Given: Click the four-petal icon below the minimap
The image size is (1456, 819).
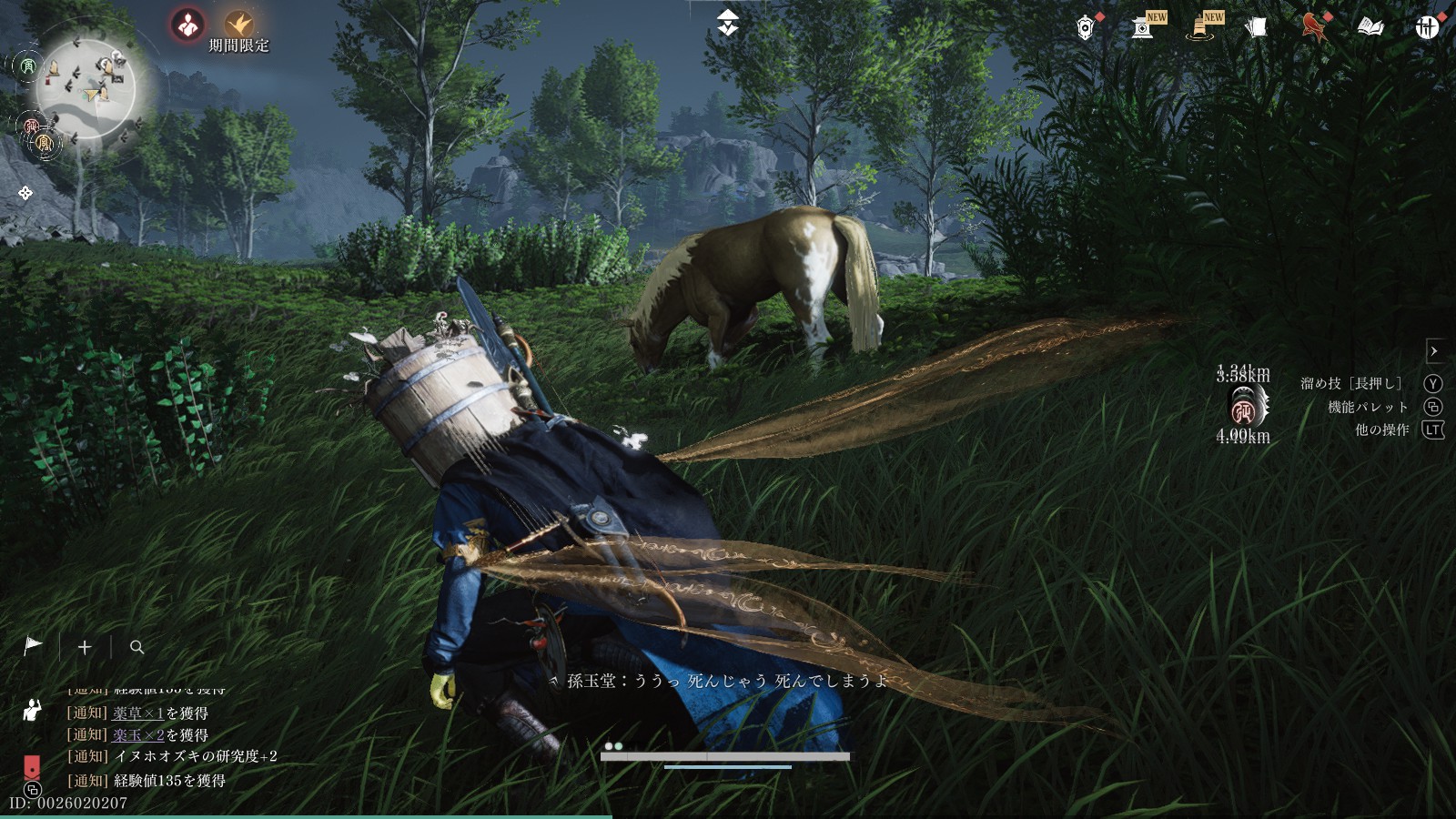Looking at the screenshot, I should point(25,193).
